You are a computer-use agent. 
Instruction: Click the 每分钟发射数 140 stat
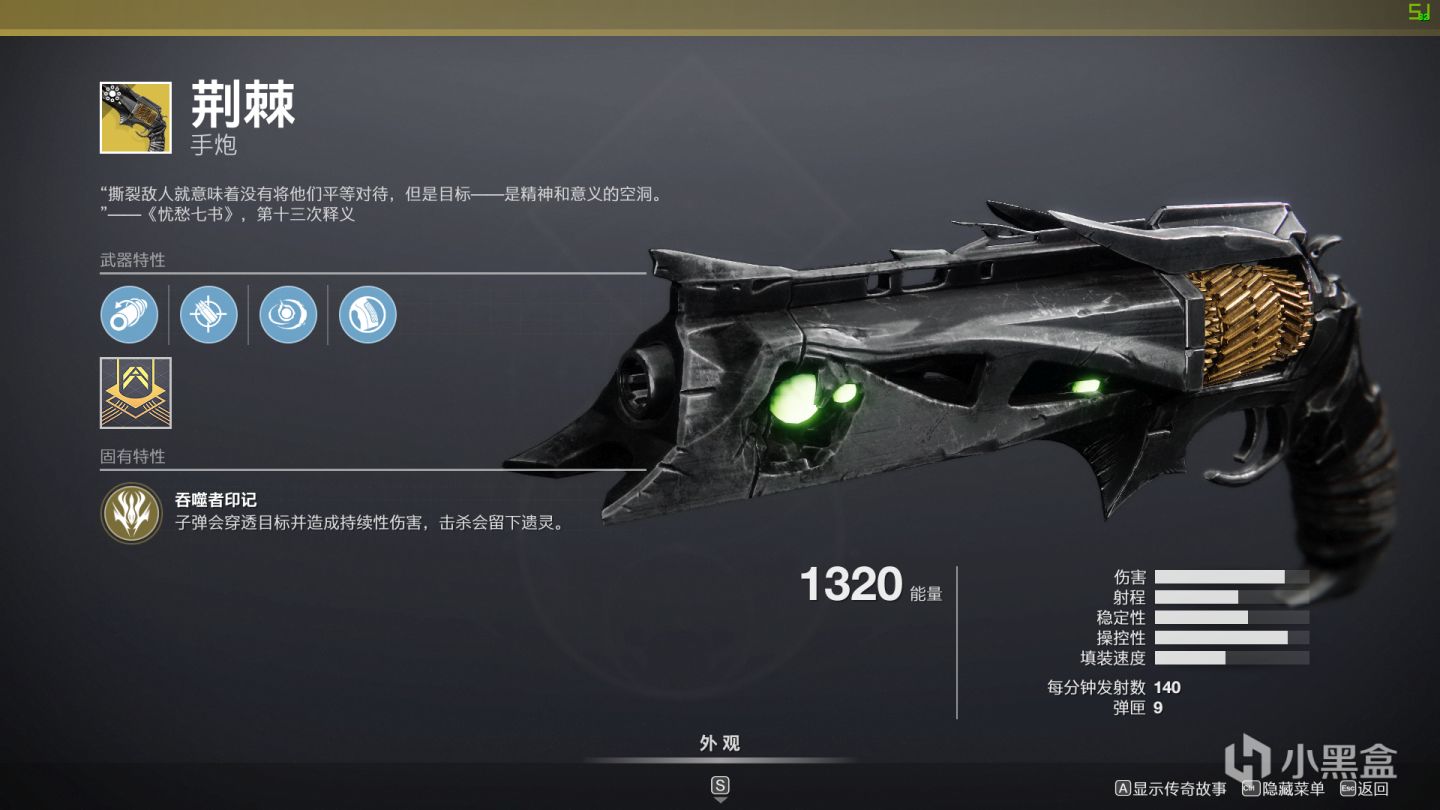(1110, 687)
